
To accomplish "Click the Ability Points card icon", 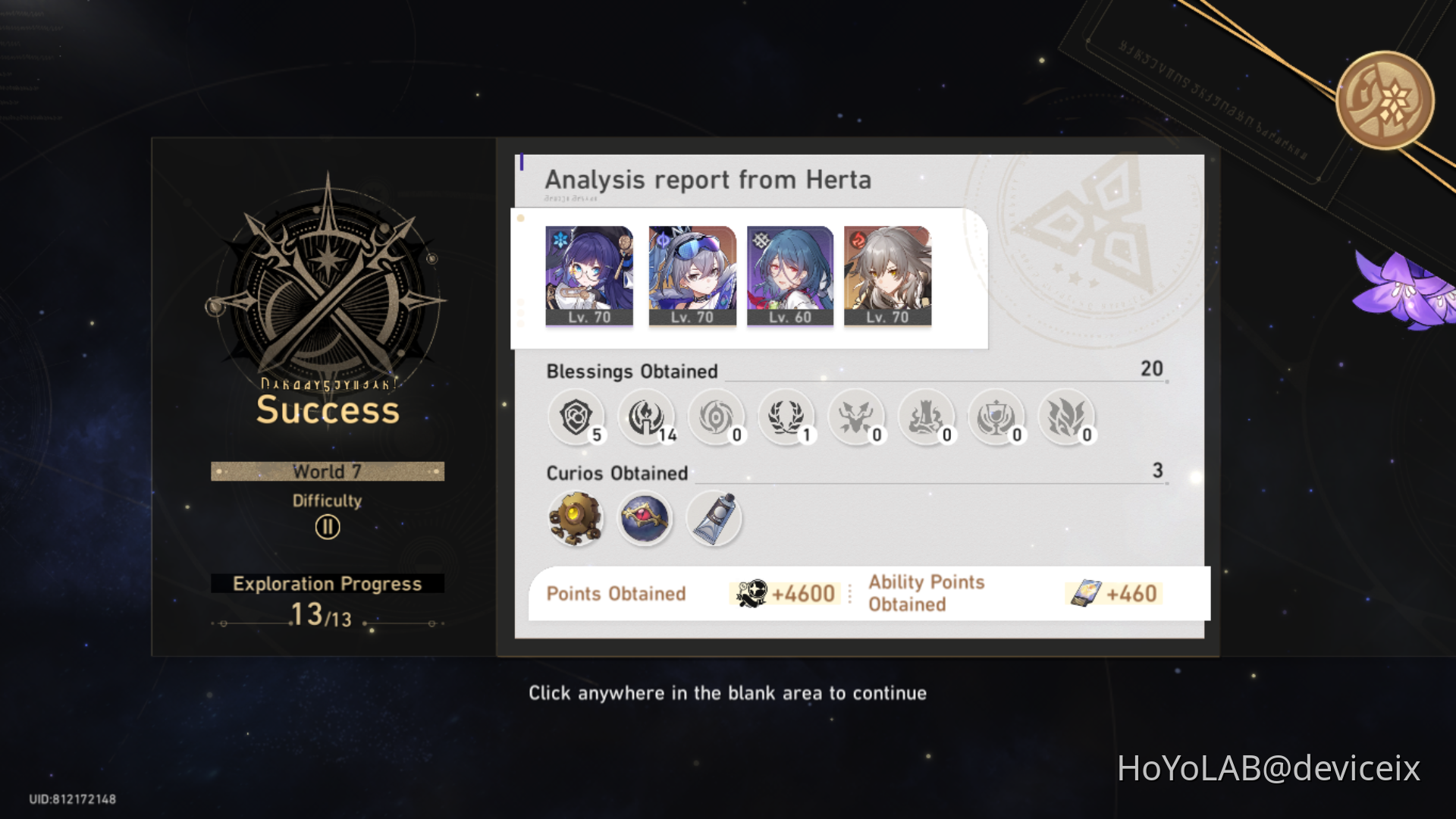I will coord(1086,594).
